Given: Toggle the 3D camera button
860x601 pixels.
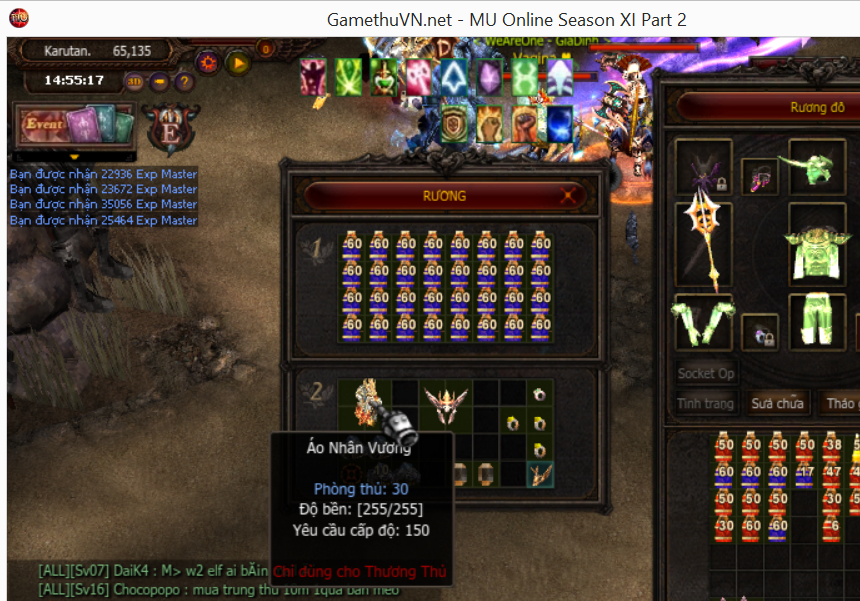Looking at the screenshot, I should tap(134, 81).
